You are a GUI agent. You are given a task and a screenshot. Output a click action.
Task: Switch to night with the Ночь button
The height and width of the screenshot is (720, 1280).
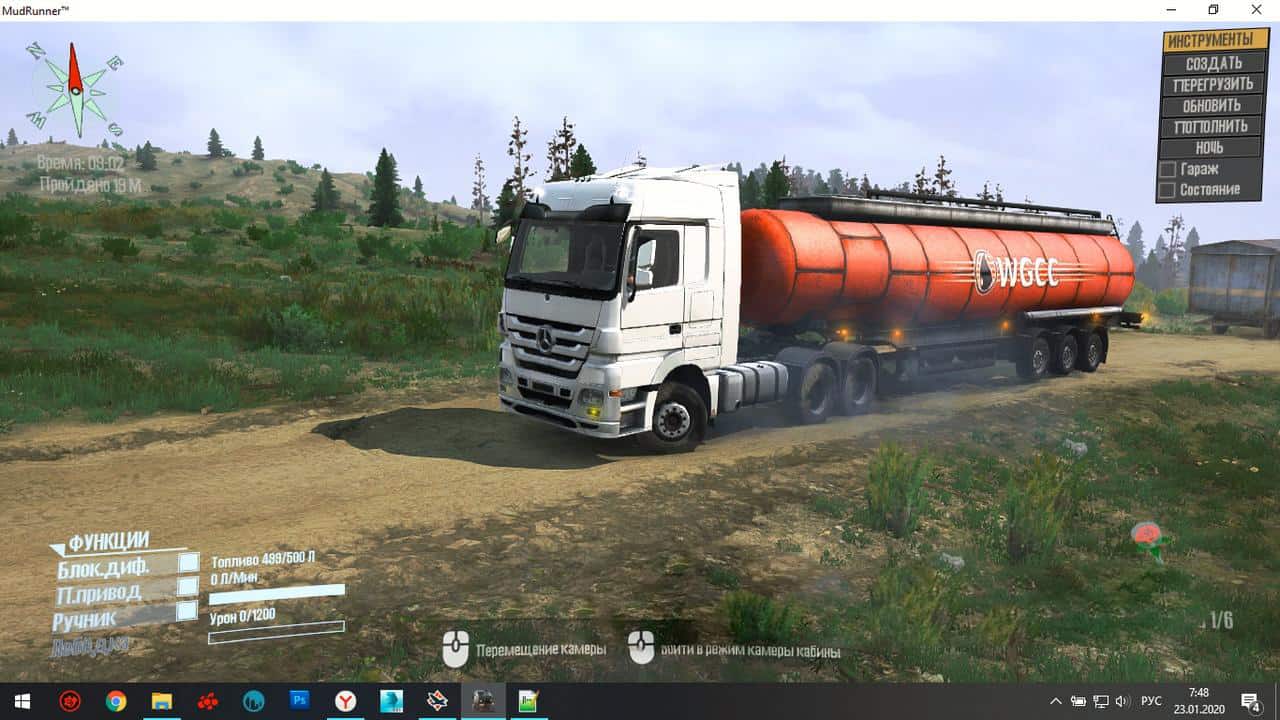click(1207, 147)
